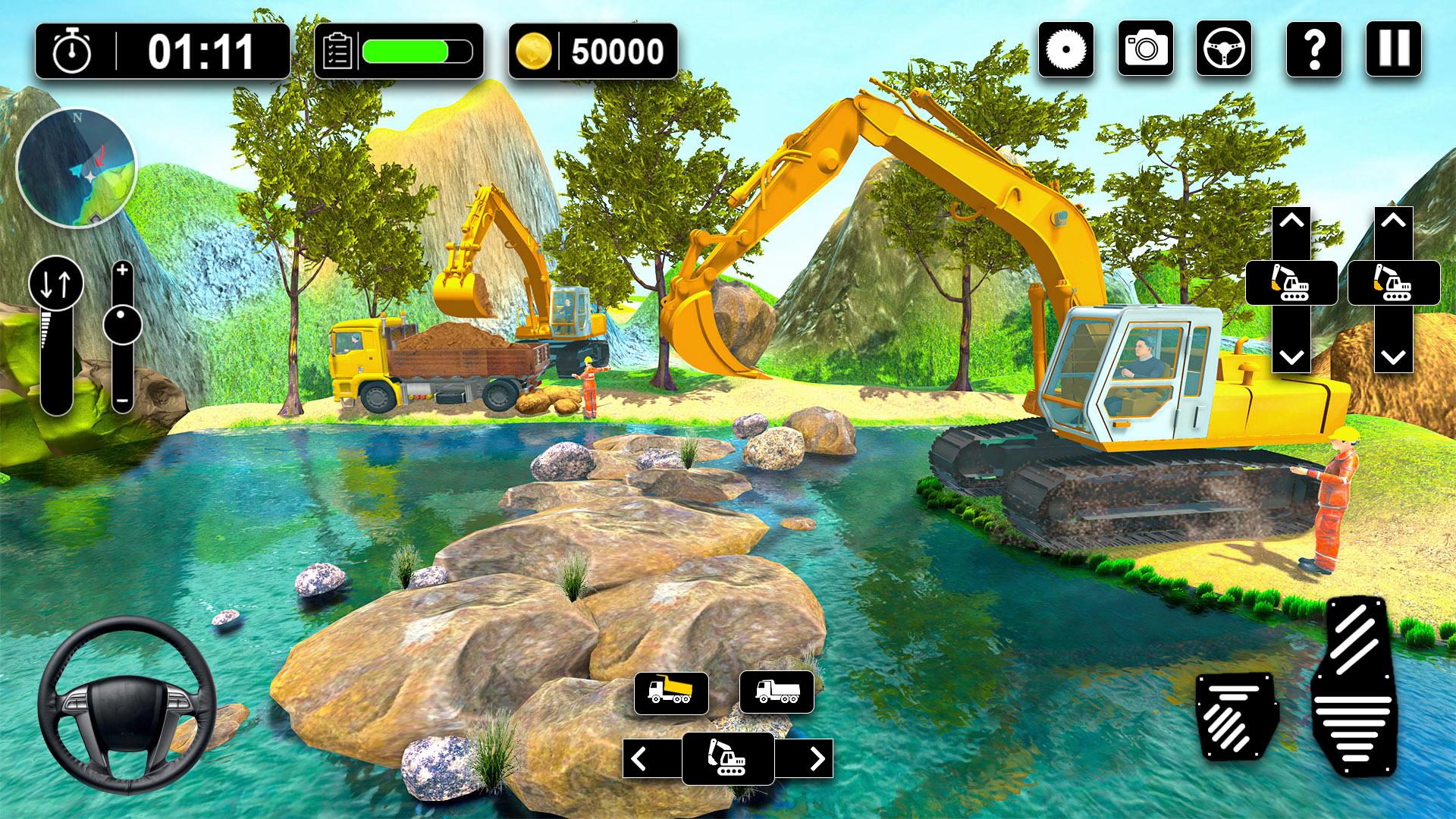The width and height of the screenshot is (1456, 819).
Task: Pause the game
Action: [1394, 50]
